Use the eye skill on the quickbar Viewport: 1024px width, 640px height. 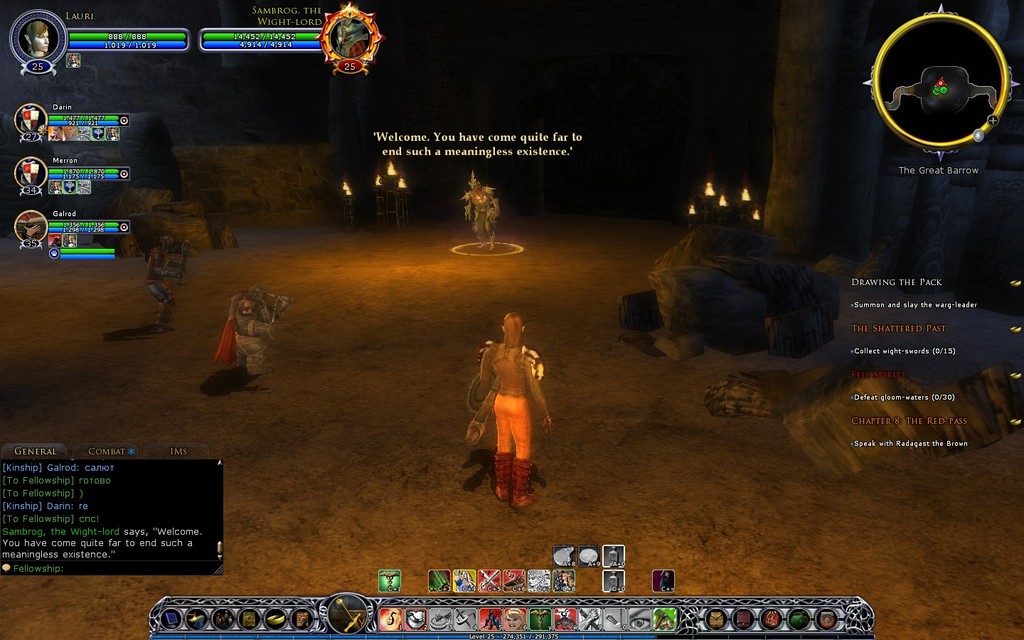[640, 619]
